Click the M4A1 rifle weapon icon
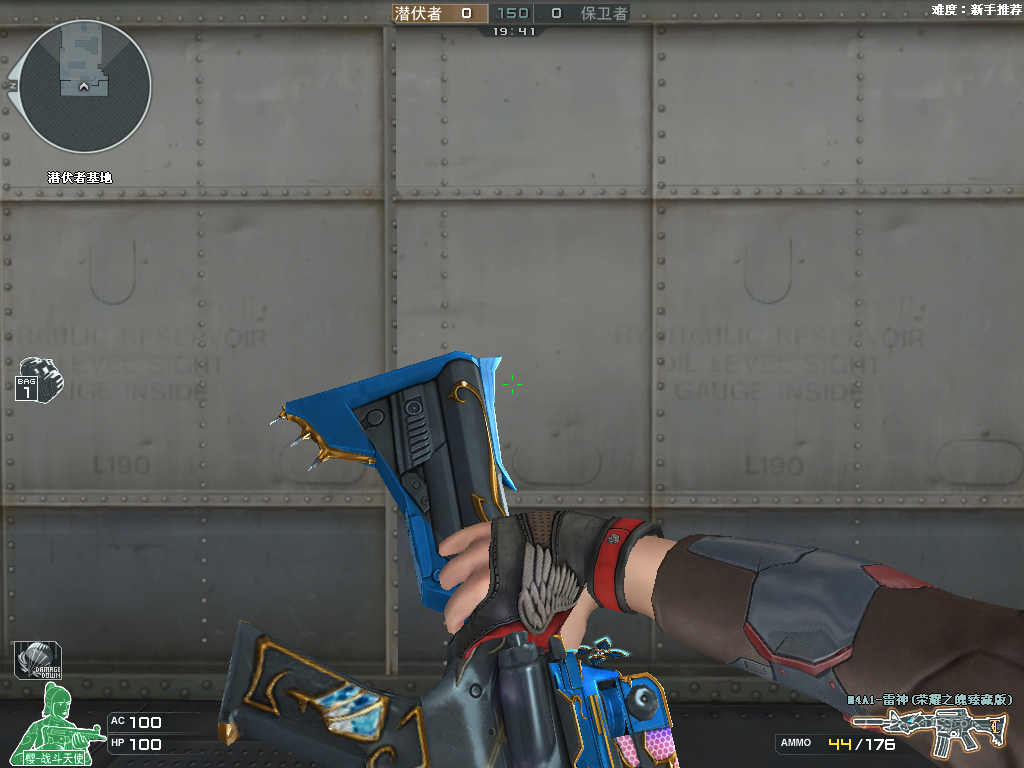 click(x=928, y=732)
